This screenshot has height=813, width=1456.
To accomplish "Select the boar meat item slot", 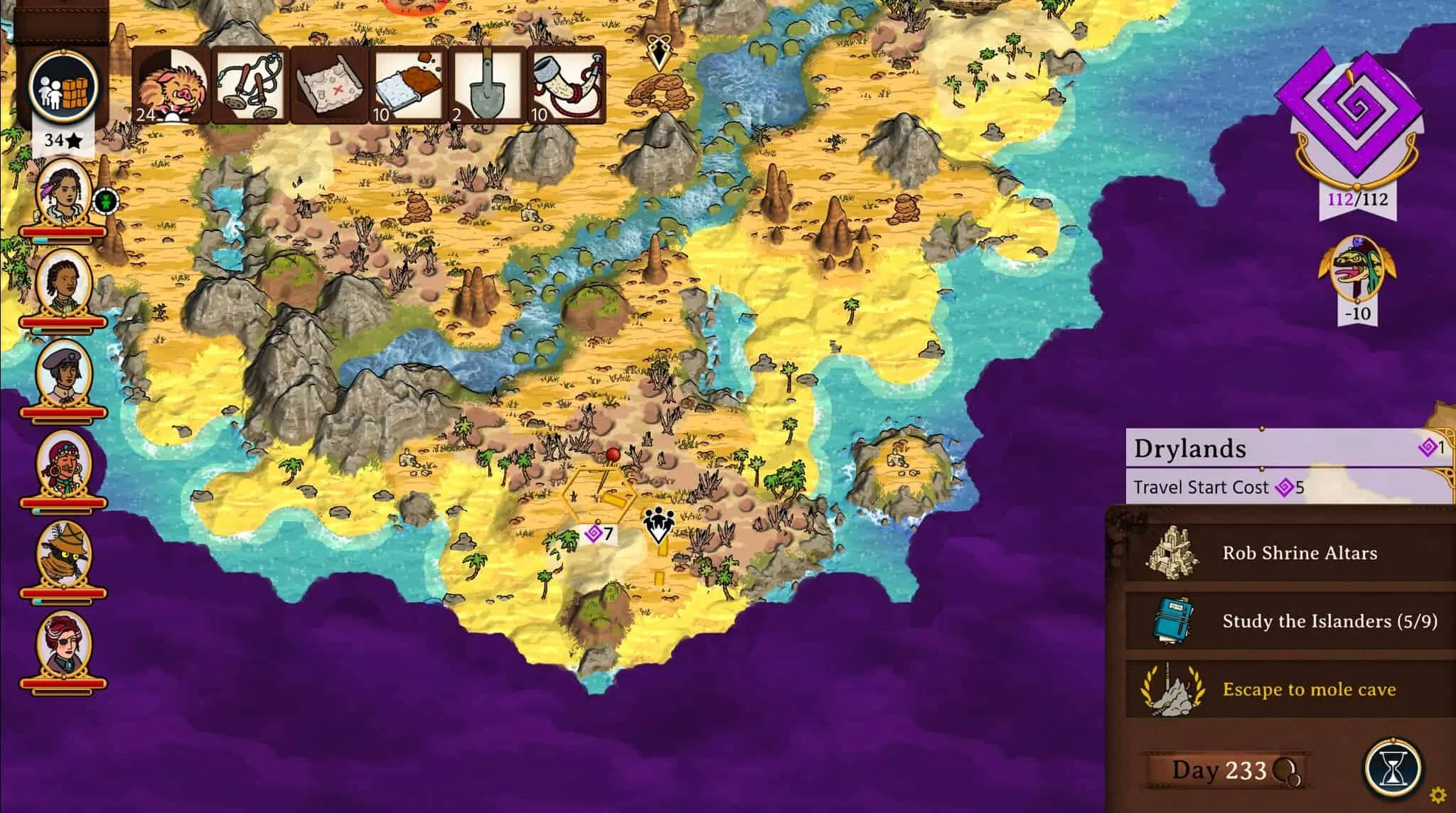I will [x=171, y=85].
